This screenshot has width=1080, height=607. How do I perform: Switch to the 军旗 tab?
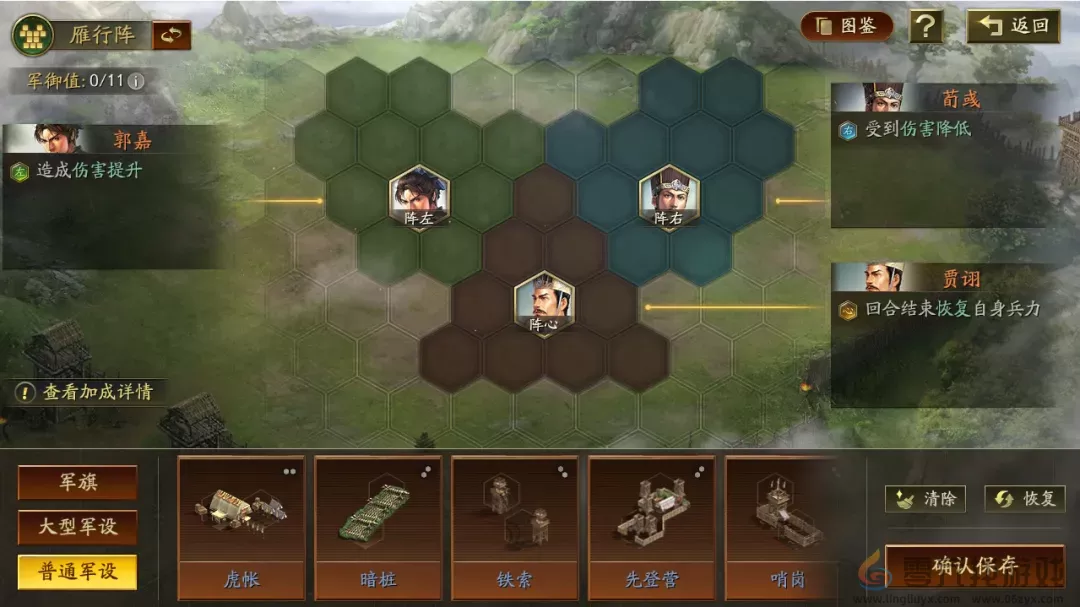(x=77, y=482)
